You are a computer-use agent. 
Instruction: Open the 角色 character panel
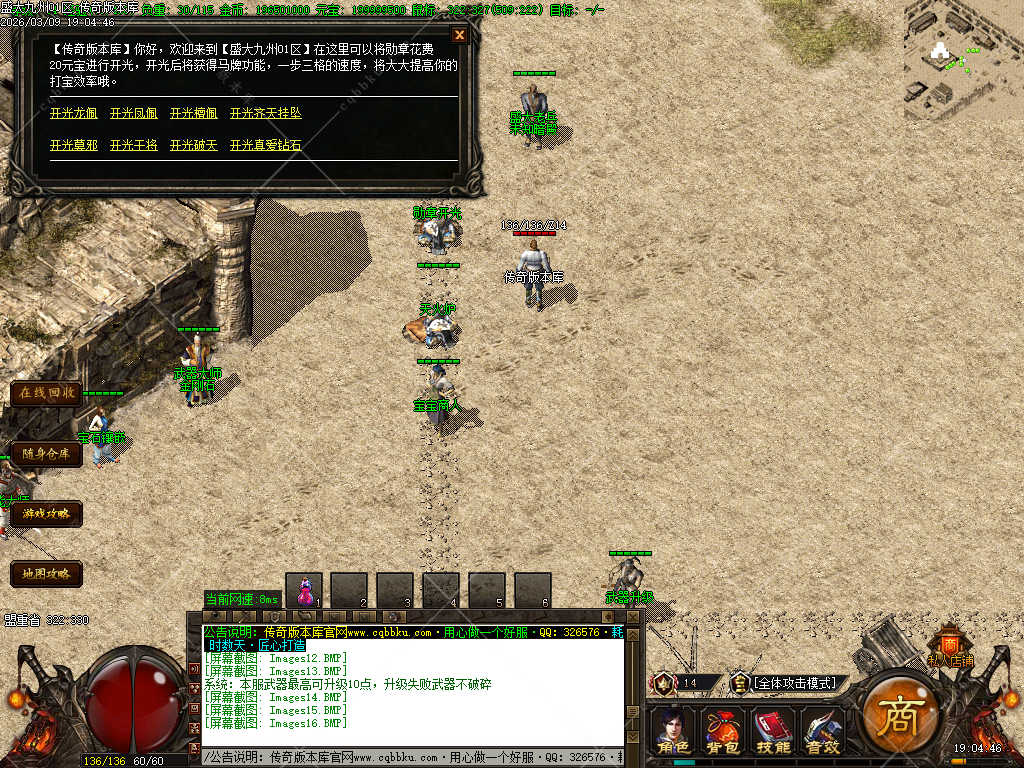click(x=673, y=731)
